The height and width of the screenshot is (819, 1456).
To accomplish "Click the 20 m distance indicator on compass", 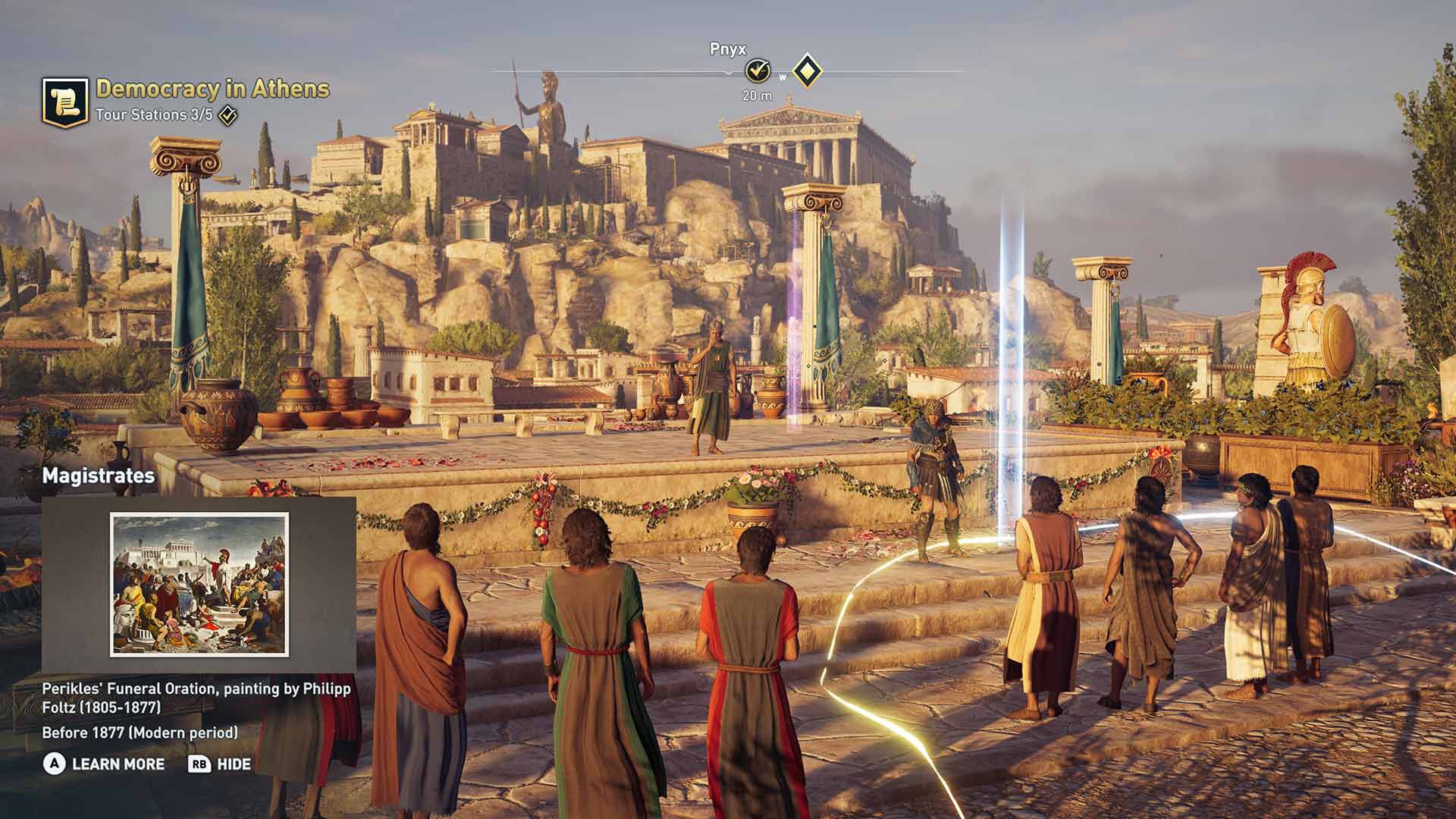I will point(755,96).
